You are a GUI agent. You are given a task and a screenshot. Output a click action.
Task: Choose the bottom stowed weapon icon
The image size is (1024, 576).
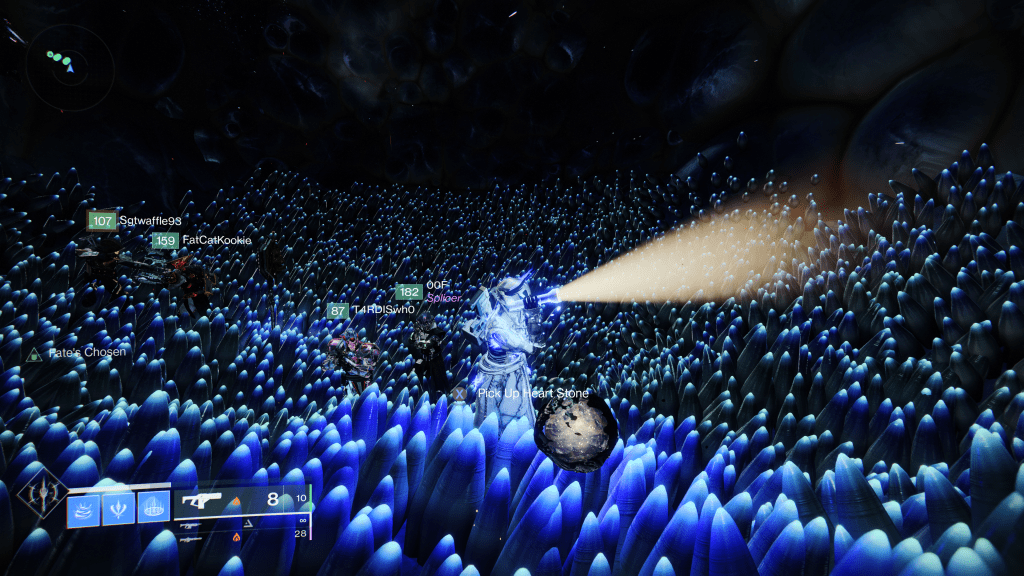pos(192,538)
